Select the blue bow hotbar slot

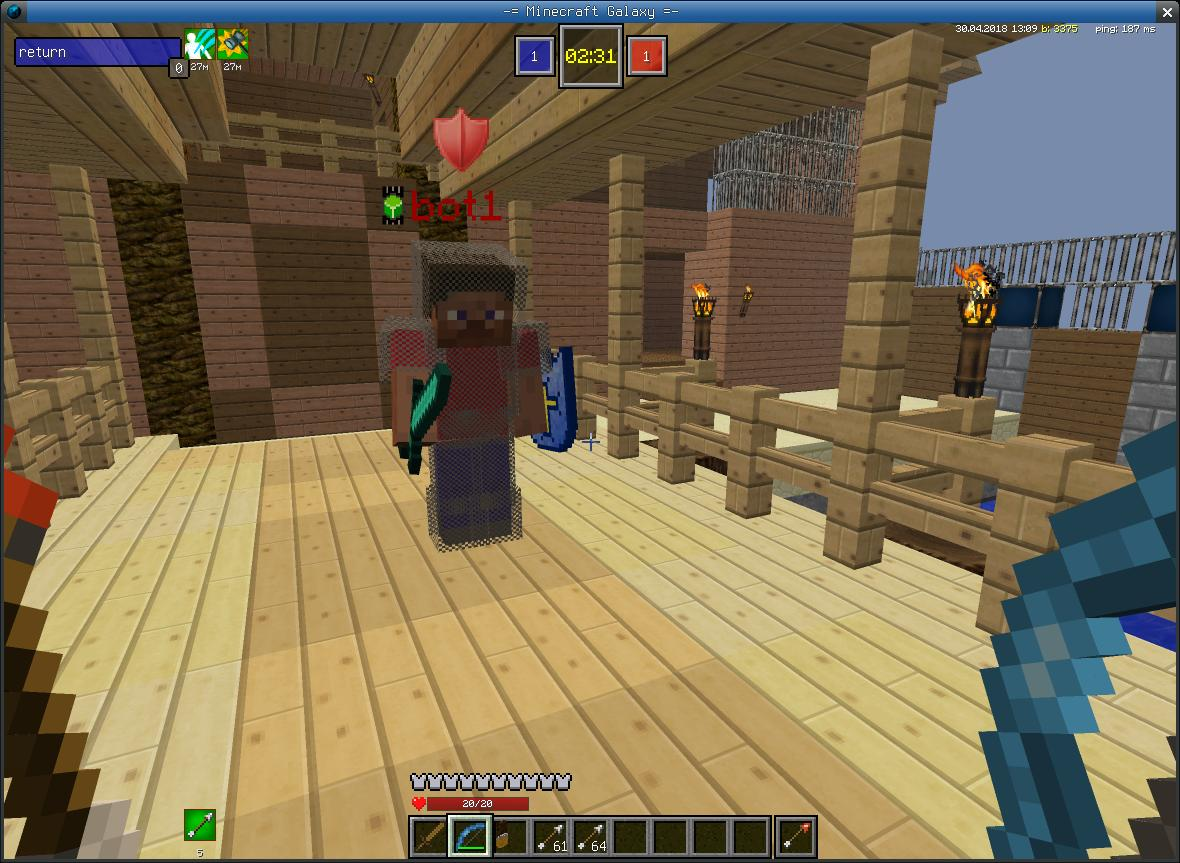point(468,837)
